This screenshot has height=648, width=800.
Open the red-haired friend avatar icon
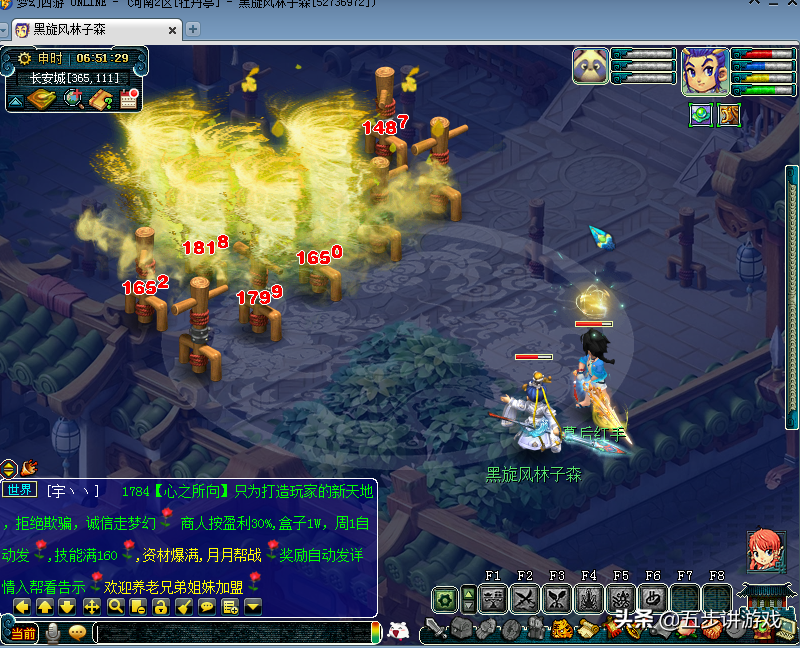pos(764,551)
